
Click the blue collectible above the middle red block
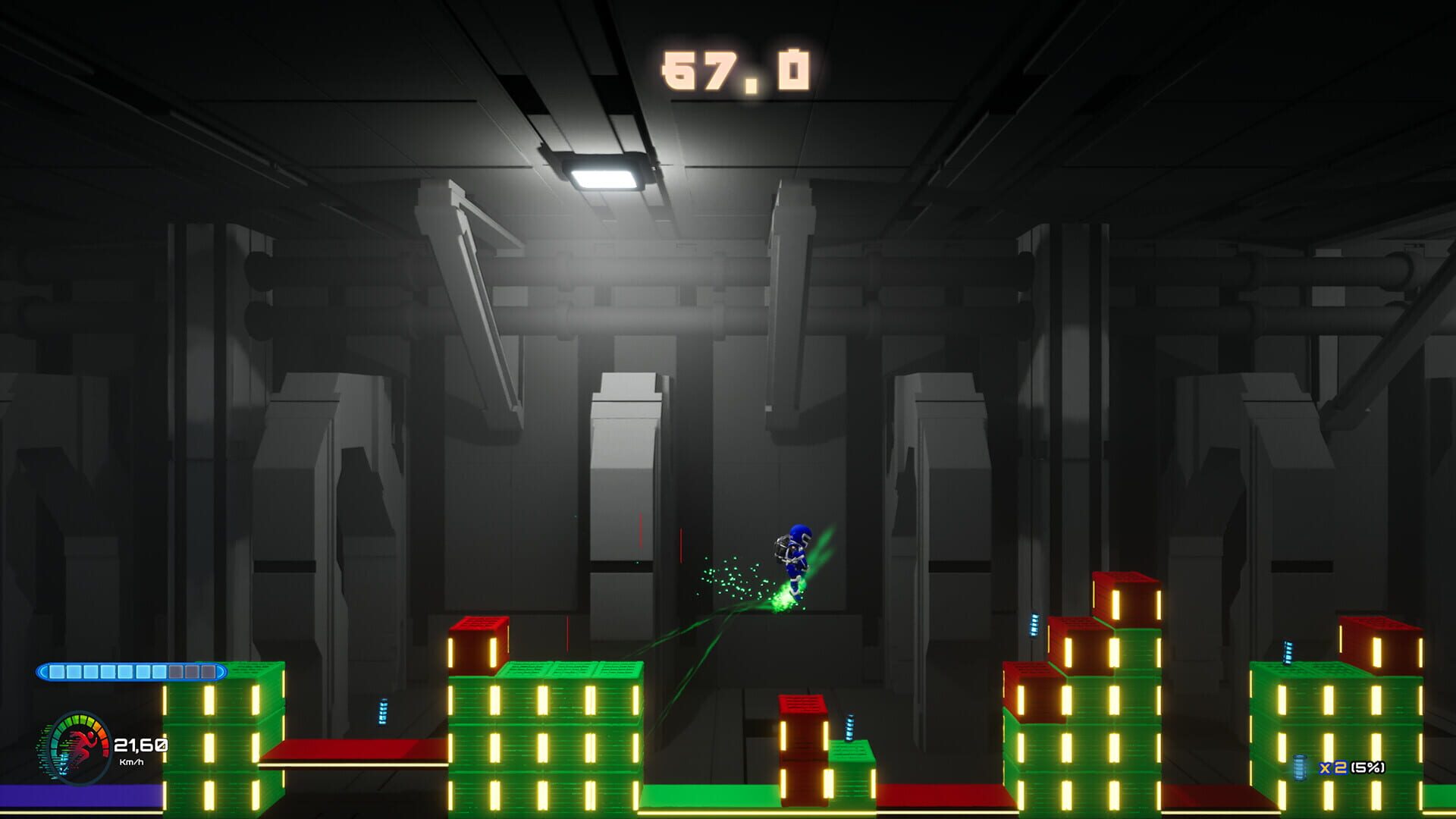[x=849, y=726]
